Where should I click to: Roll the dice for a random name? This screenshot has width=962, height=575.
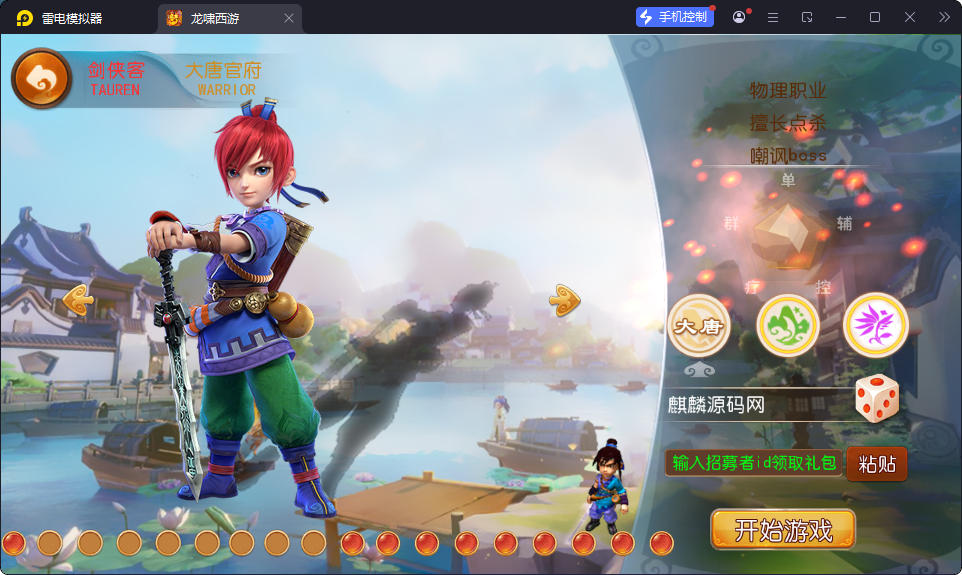coord(877,399)
